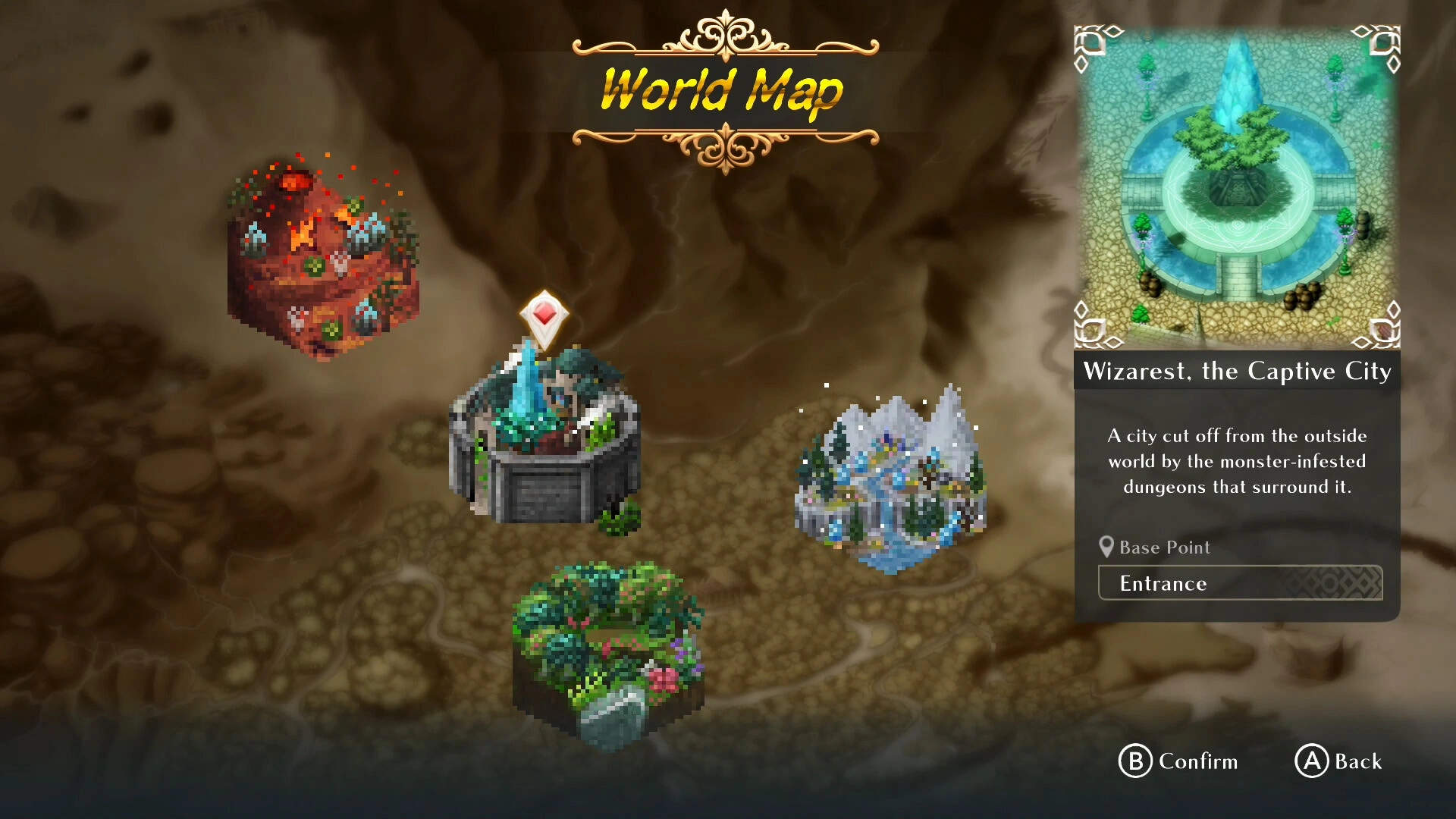Click Back to exit the world map

click(x=1339, y=762)
